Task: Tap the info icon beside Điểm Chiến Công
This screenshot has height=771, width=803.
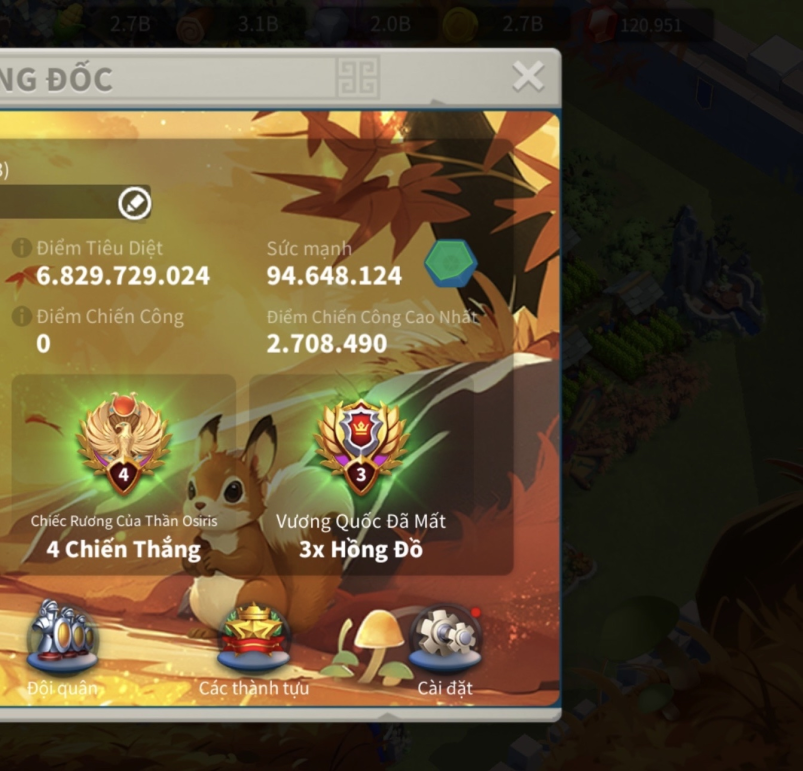Action: pyautogui.click(x=22, y=317)
